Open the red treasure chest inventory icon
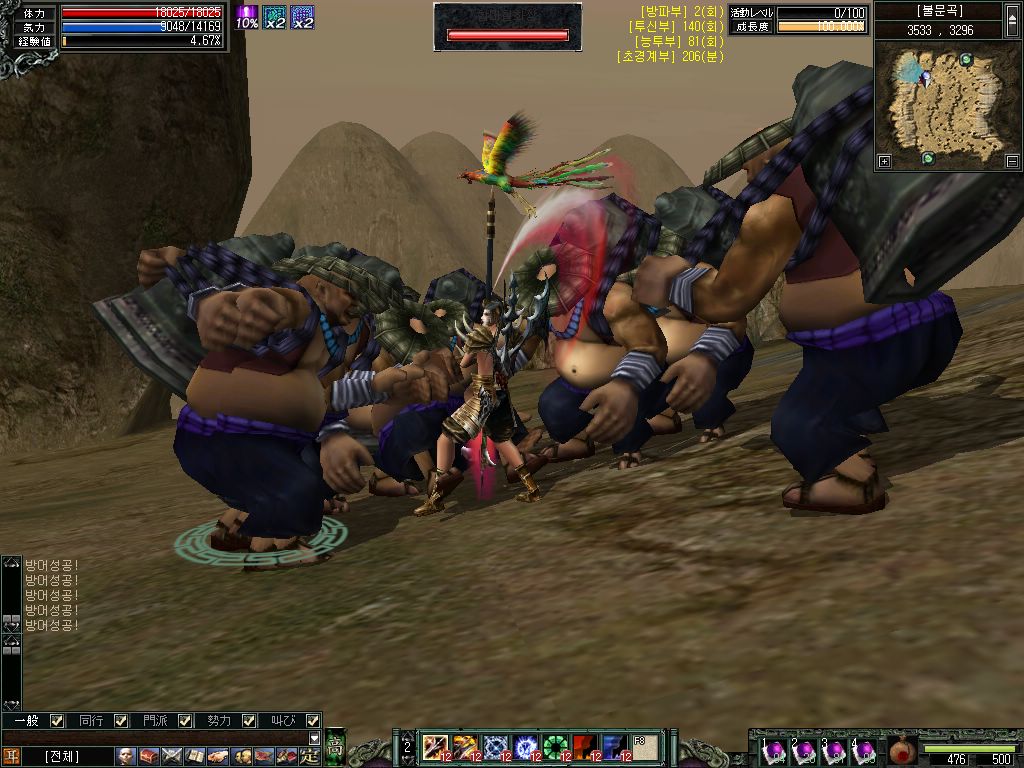The width and height of the screenshot is (1024, 768). [149, 756]
